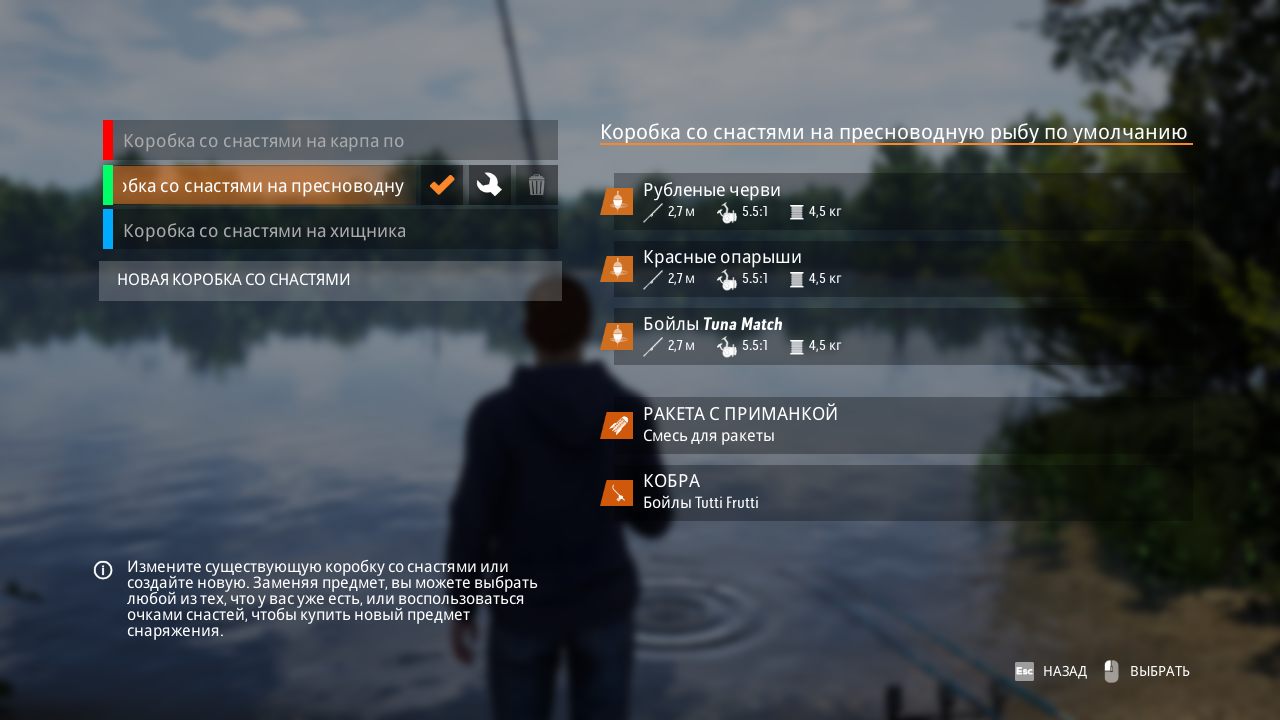This screenshot has height=720, width=1280.
Task: Toggle the orange checkmark on the selected tackle box
Action: (x=442, y=184)
